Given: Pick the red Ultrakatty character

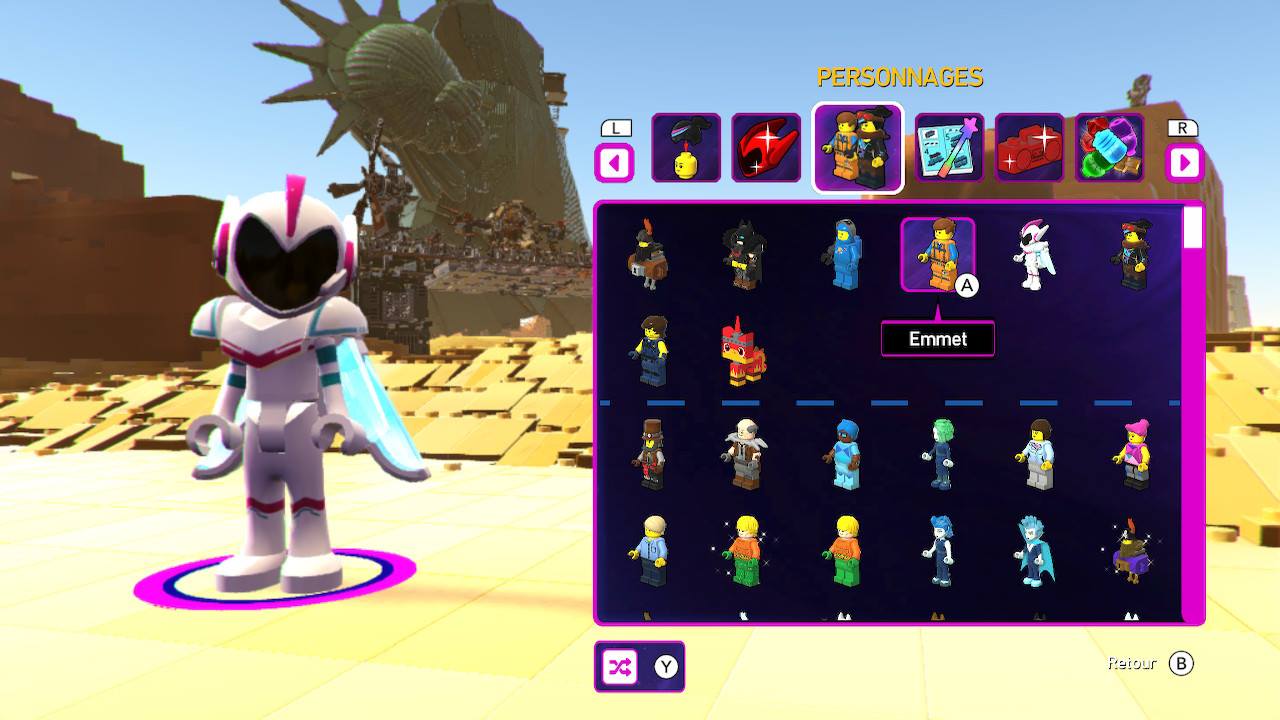Looking at the screenshot, I should coord(743,352).
